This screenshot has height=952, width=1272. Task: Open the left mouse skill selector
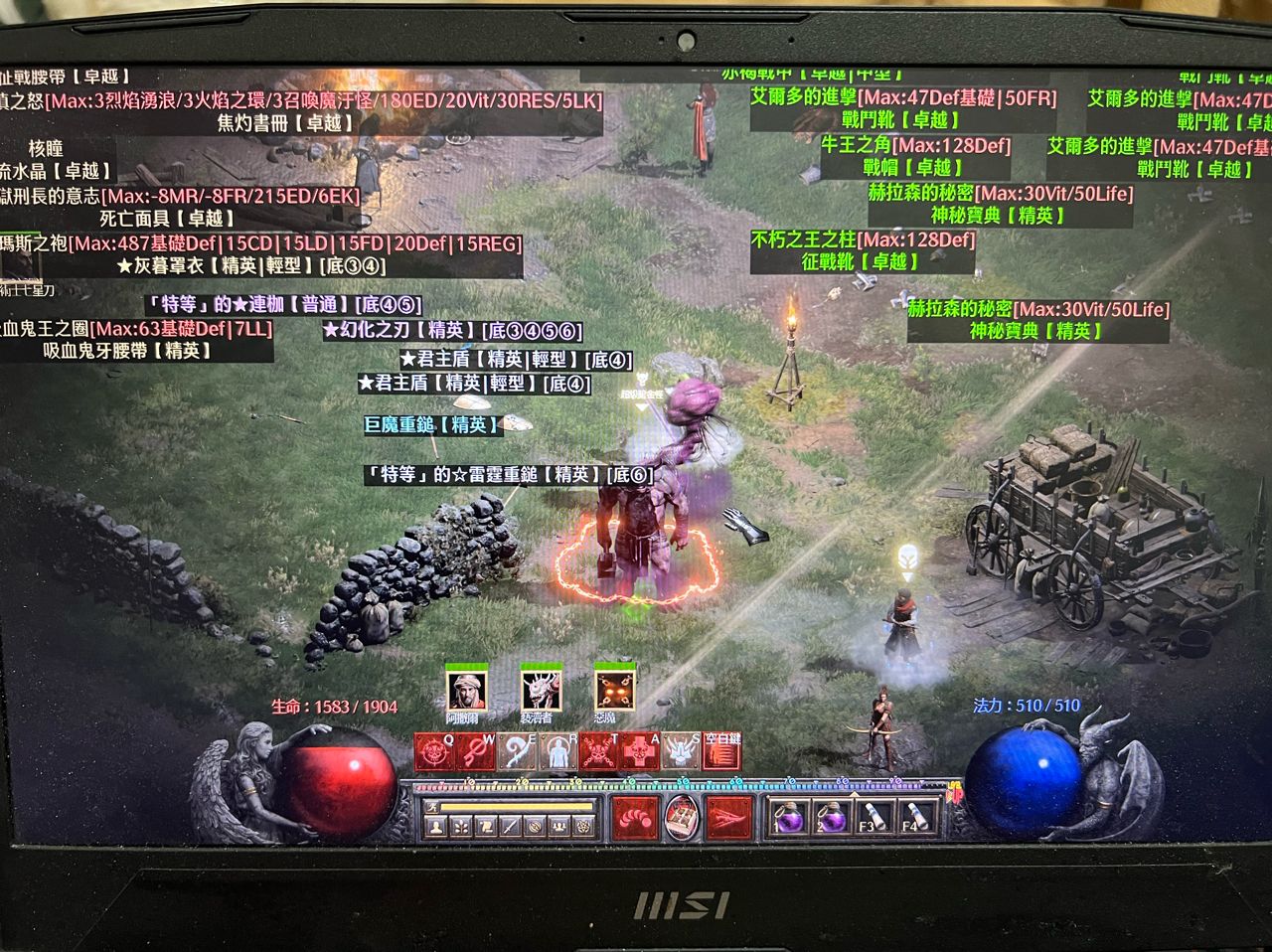pos(636,817)
